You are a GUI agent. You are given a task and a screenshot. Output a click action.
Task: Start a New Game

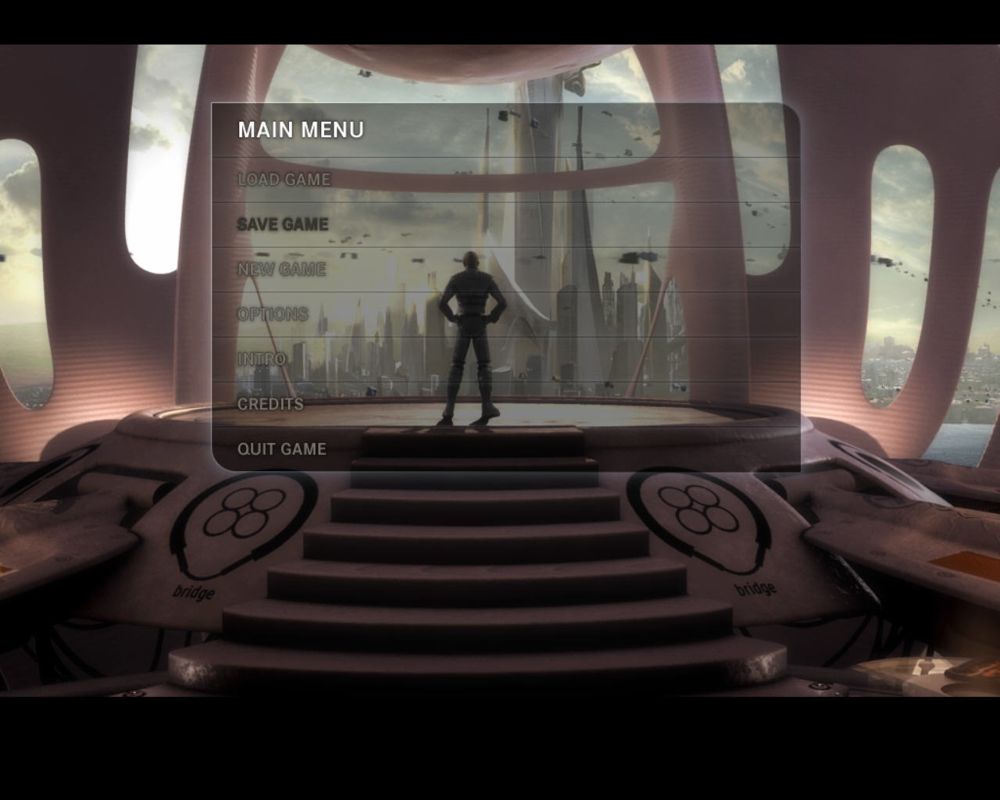(x=281, y=270)
